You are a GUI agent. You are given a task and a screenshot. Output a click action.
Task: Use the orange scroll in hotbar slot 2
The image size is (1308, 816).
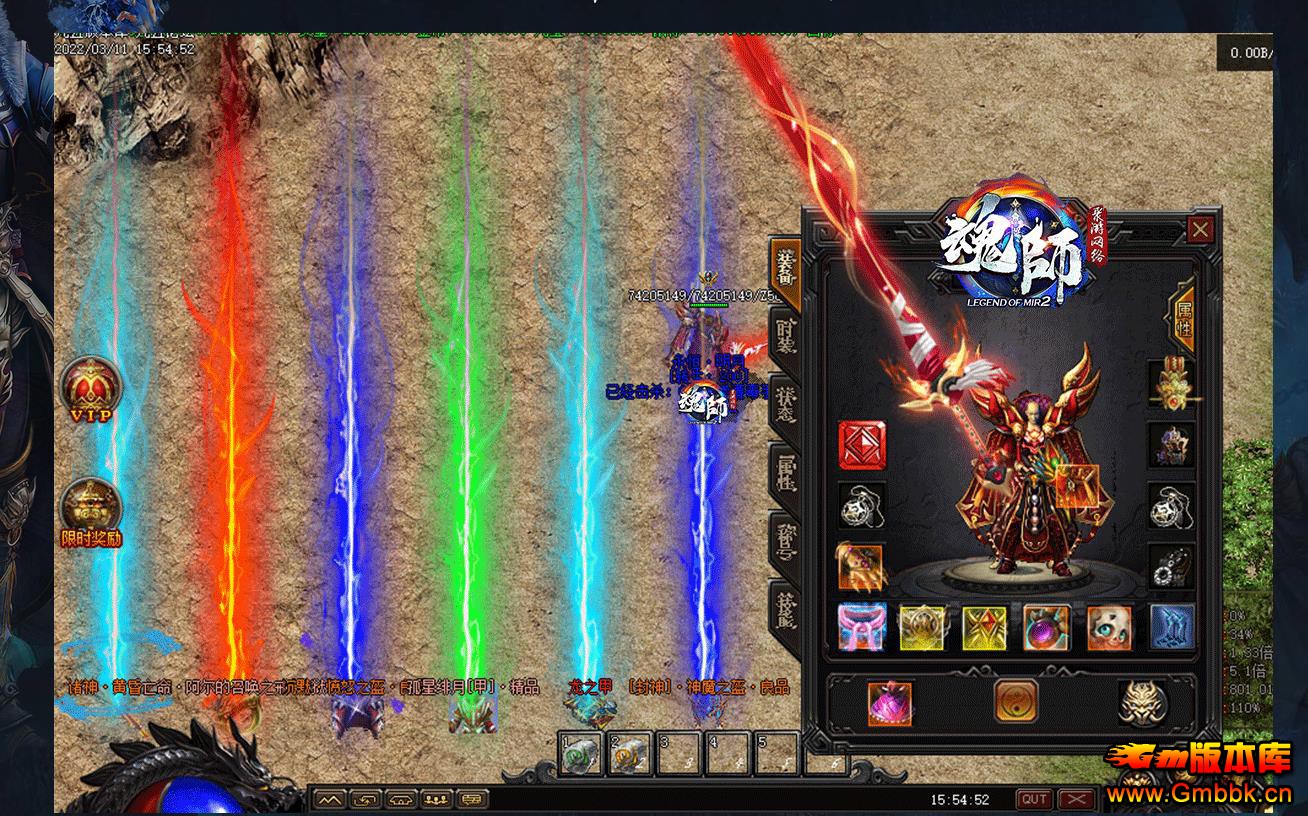(x=630, y=755)
